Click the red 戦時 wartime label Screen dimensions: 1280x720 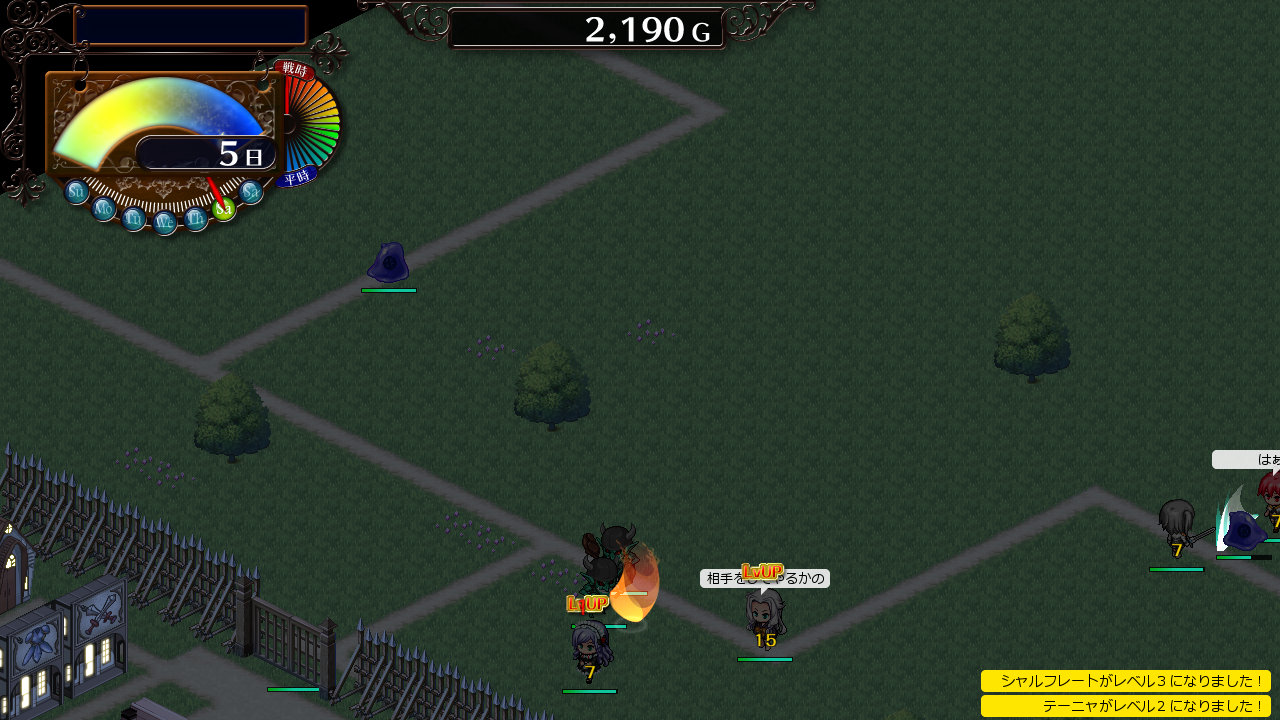(294, 70)
